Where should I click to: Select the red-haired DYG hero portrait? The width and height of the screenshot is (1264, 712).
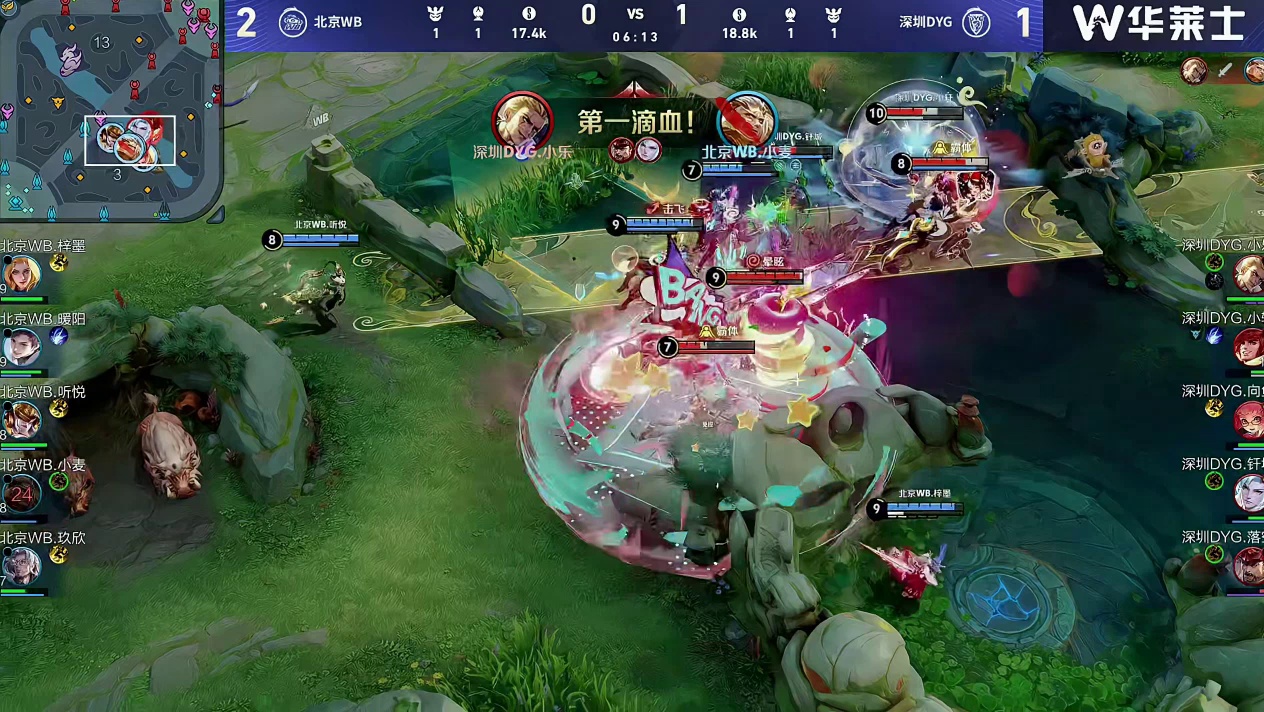pyautogui.click(x=1248, y=347)
